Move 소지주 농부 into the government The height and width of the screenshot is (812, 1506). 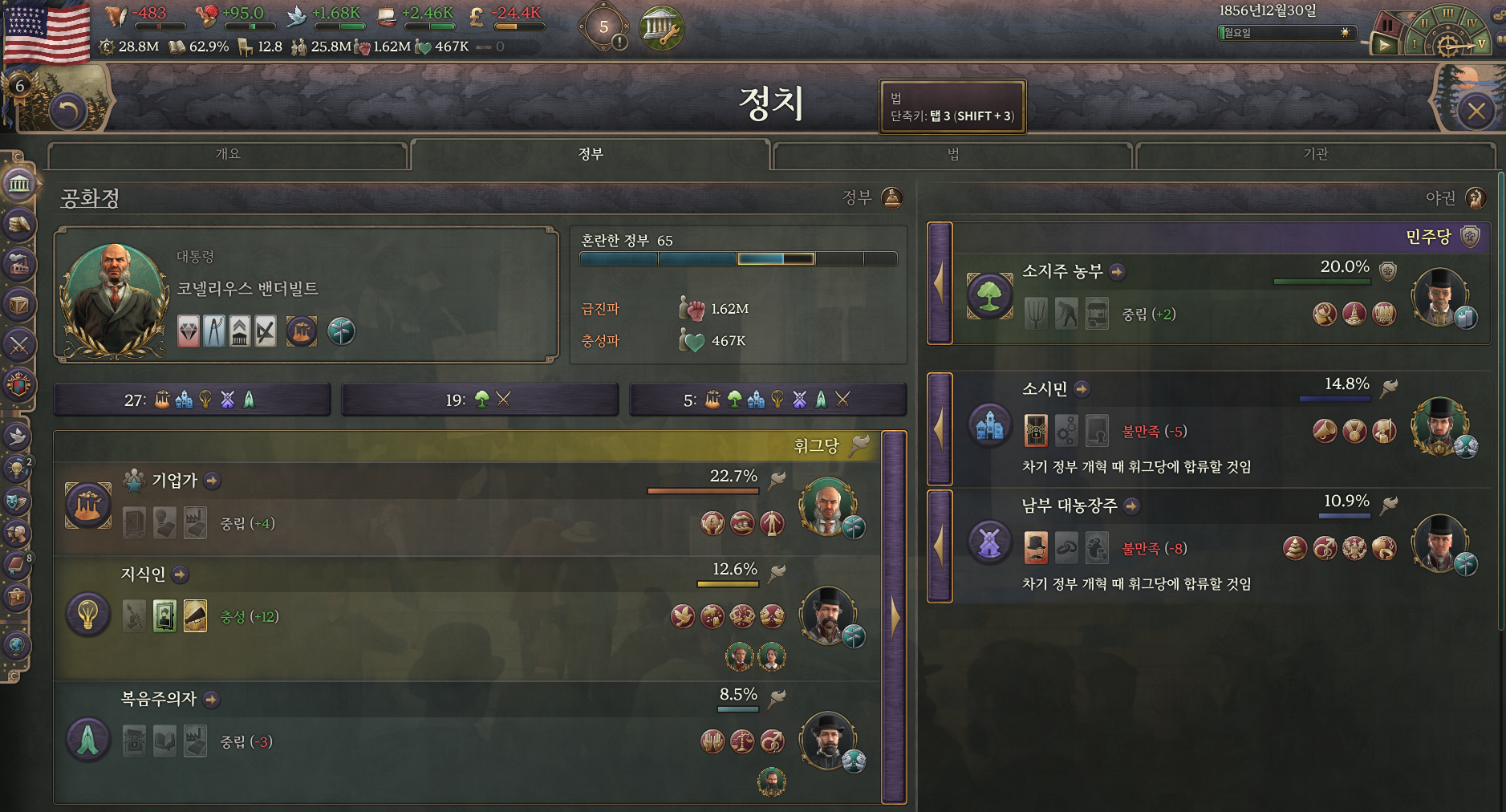pos(940,283)
